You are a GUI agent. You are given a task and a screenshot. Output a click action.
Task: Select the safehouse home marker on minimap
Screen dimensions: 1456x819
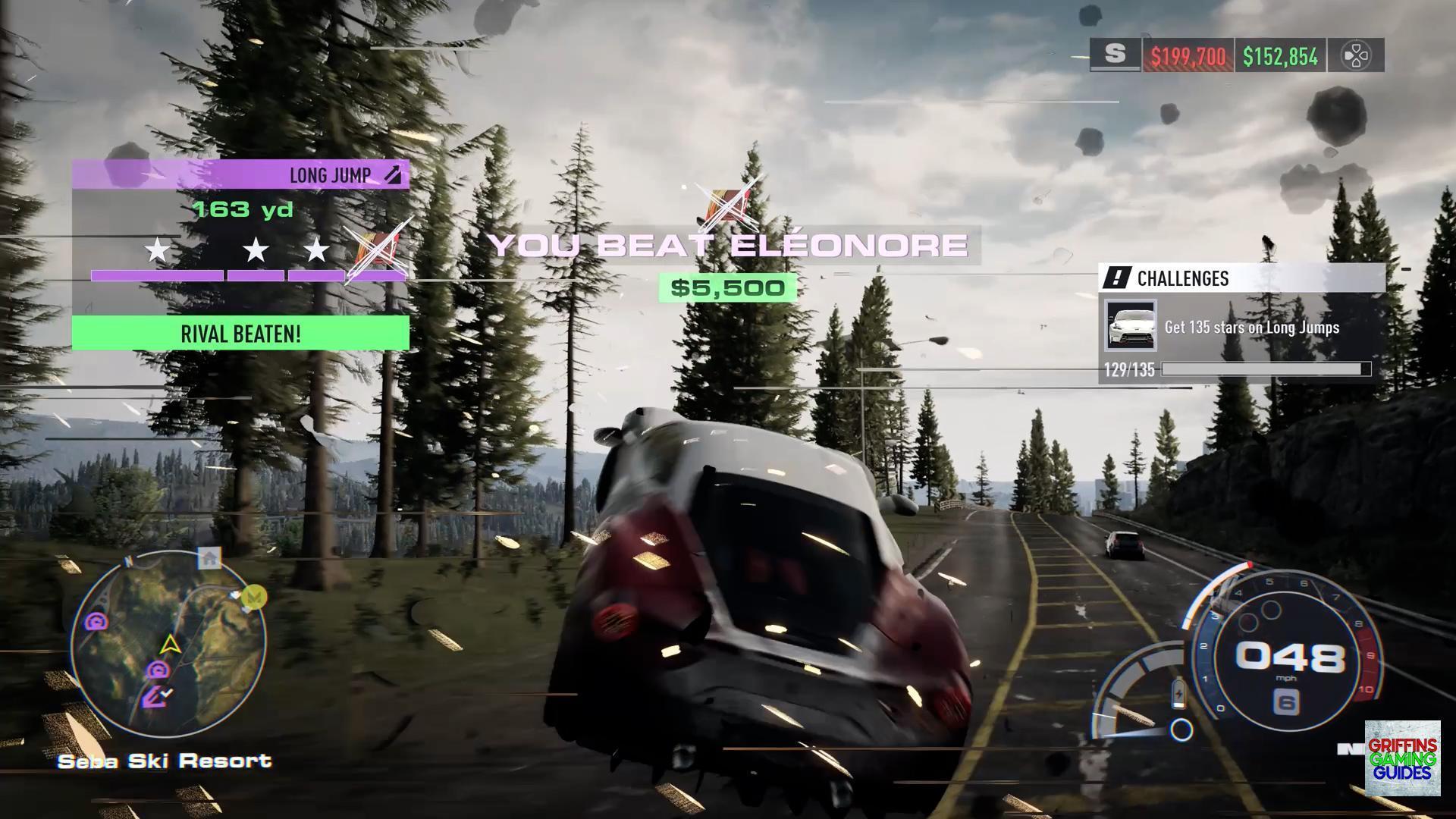(209, 559)
